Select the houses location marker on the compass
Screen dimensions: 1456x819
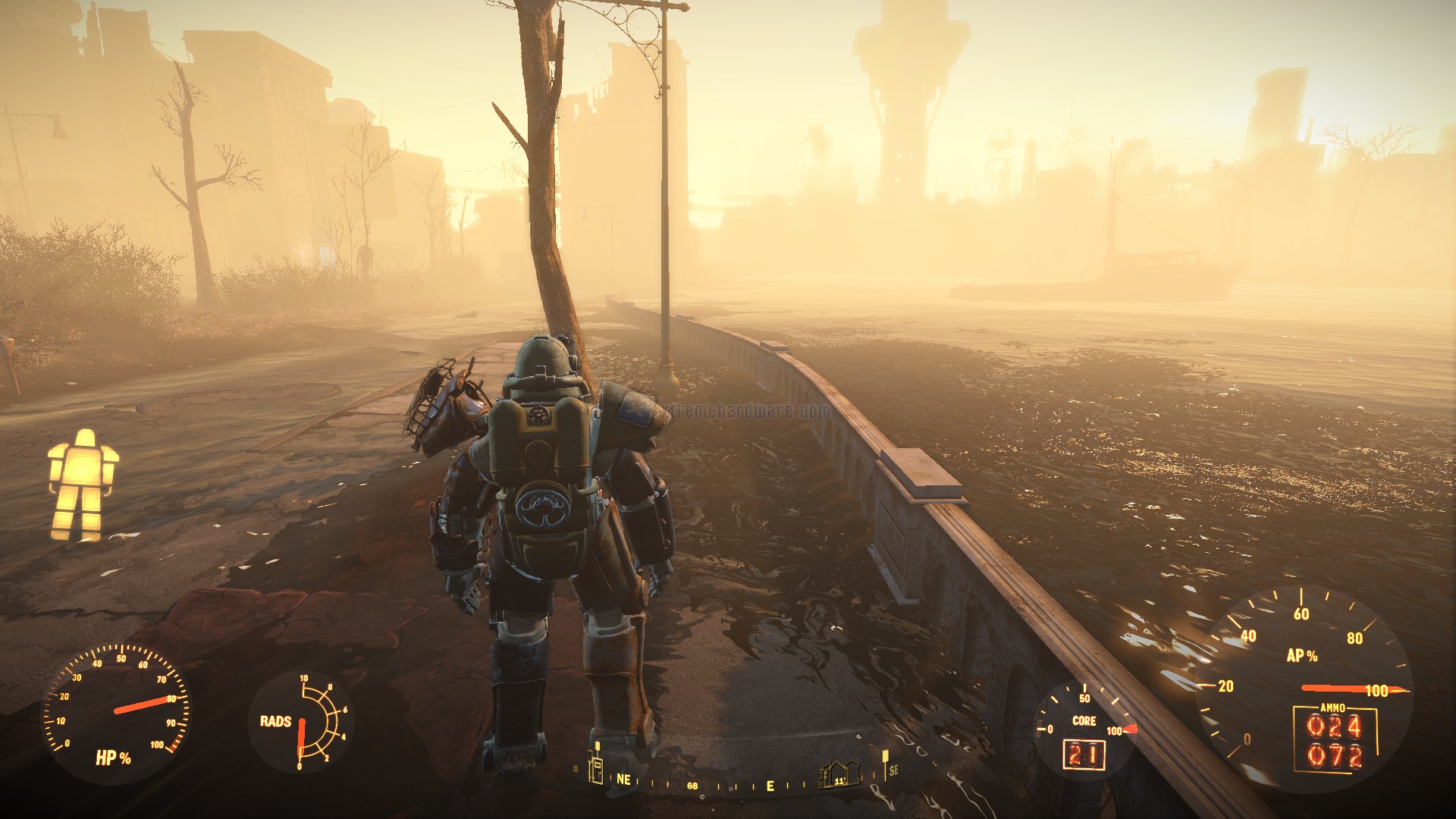(839, 775)
